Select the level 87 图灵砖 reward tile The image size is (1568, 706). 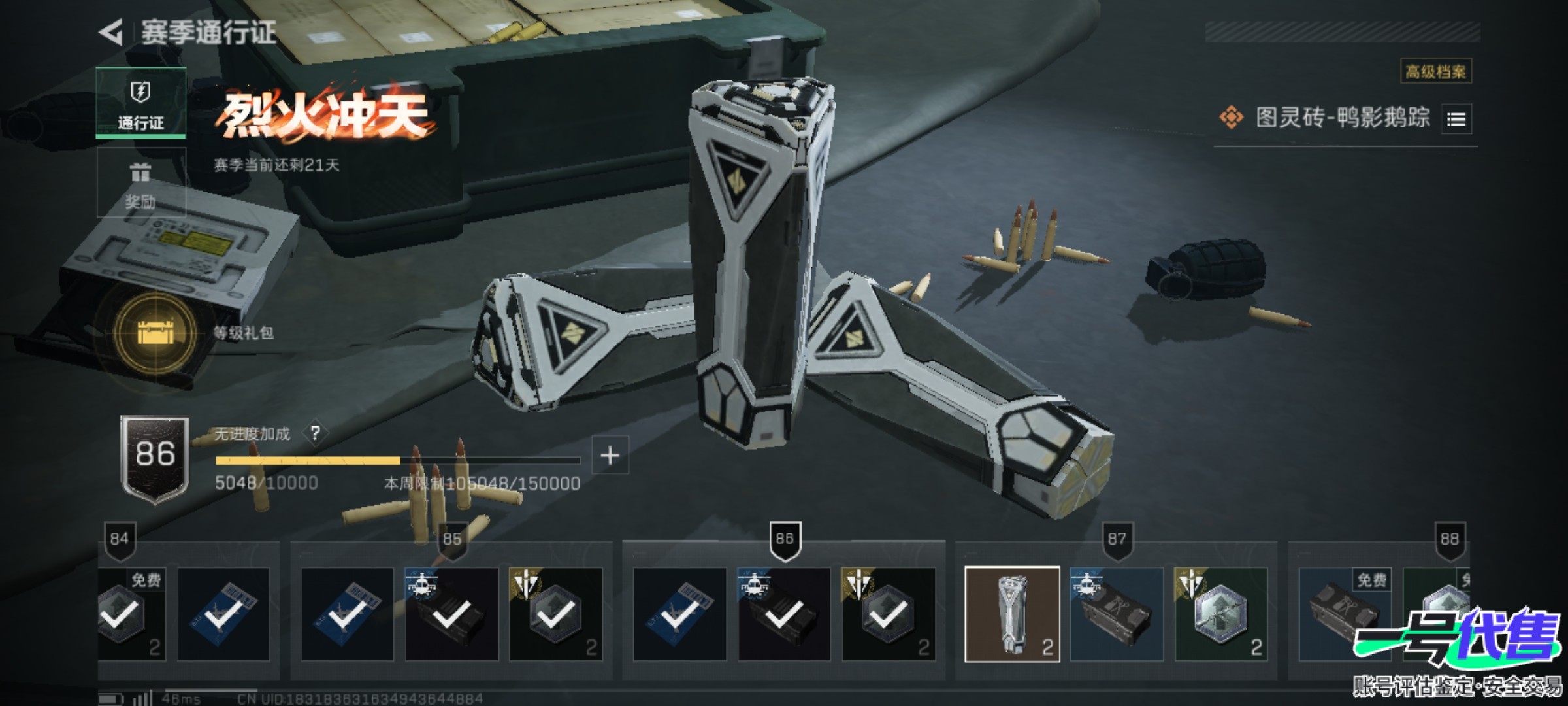(1012, 614)
